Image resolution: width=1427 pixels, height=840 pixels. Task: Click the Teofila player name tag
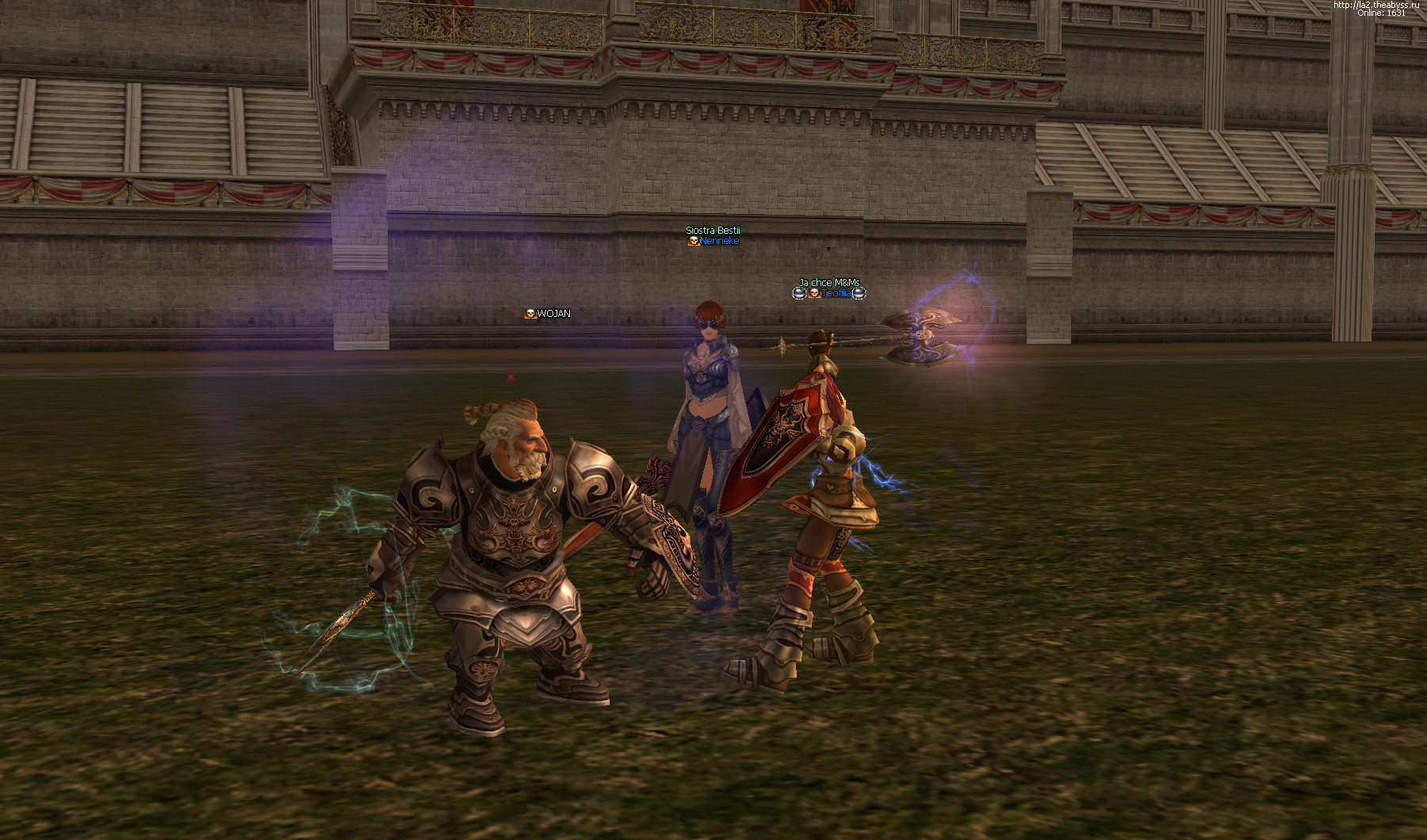click(836, 293)
